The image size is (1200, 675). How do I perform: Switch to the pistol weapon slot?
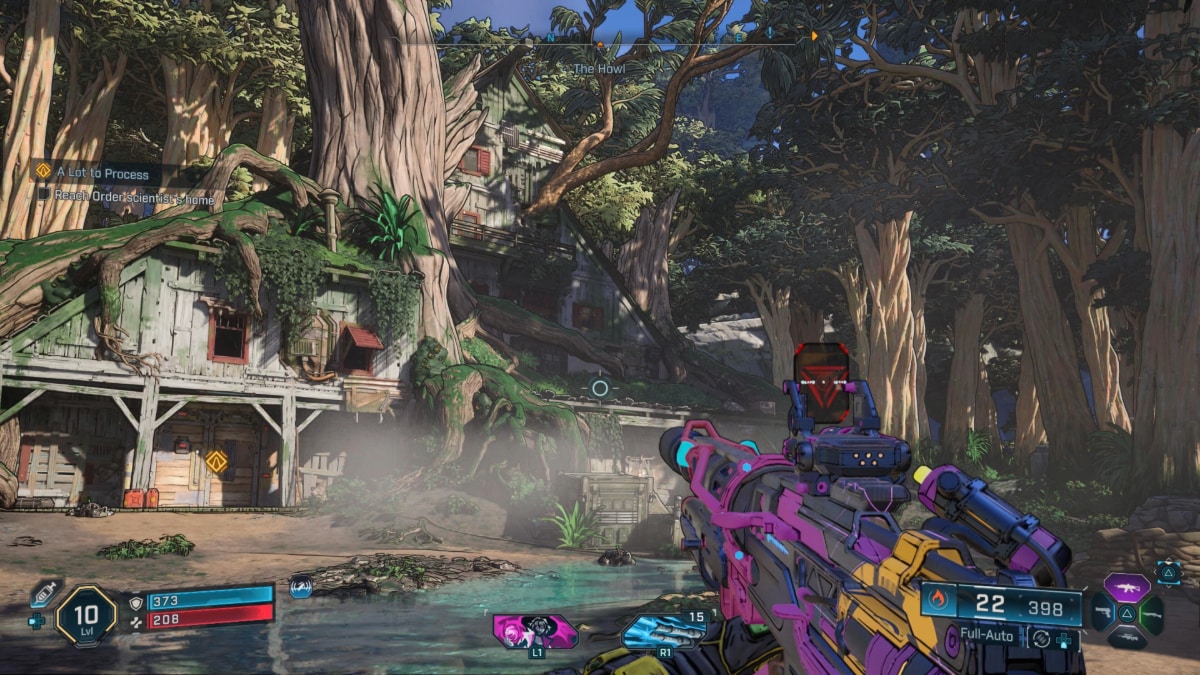1102,612
